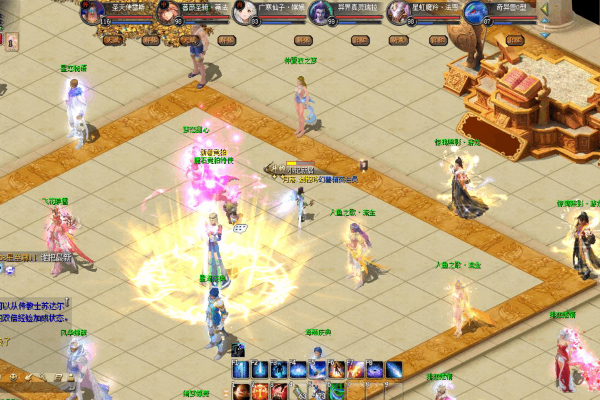Open the emoticon smiley face button
This screenshot has width=600, height=400.
(13, 376)
